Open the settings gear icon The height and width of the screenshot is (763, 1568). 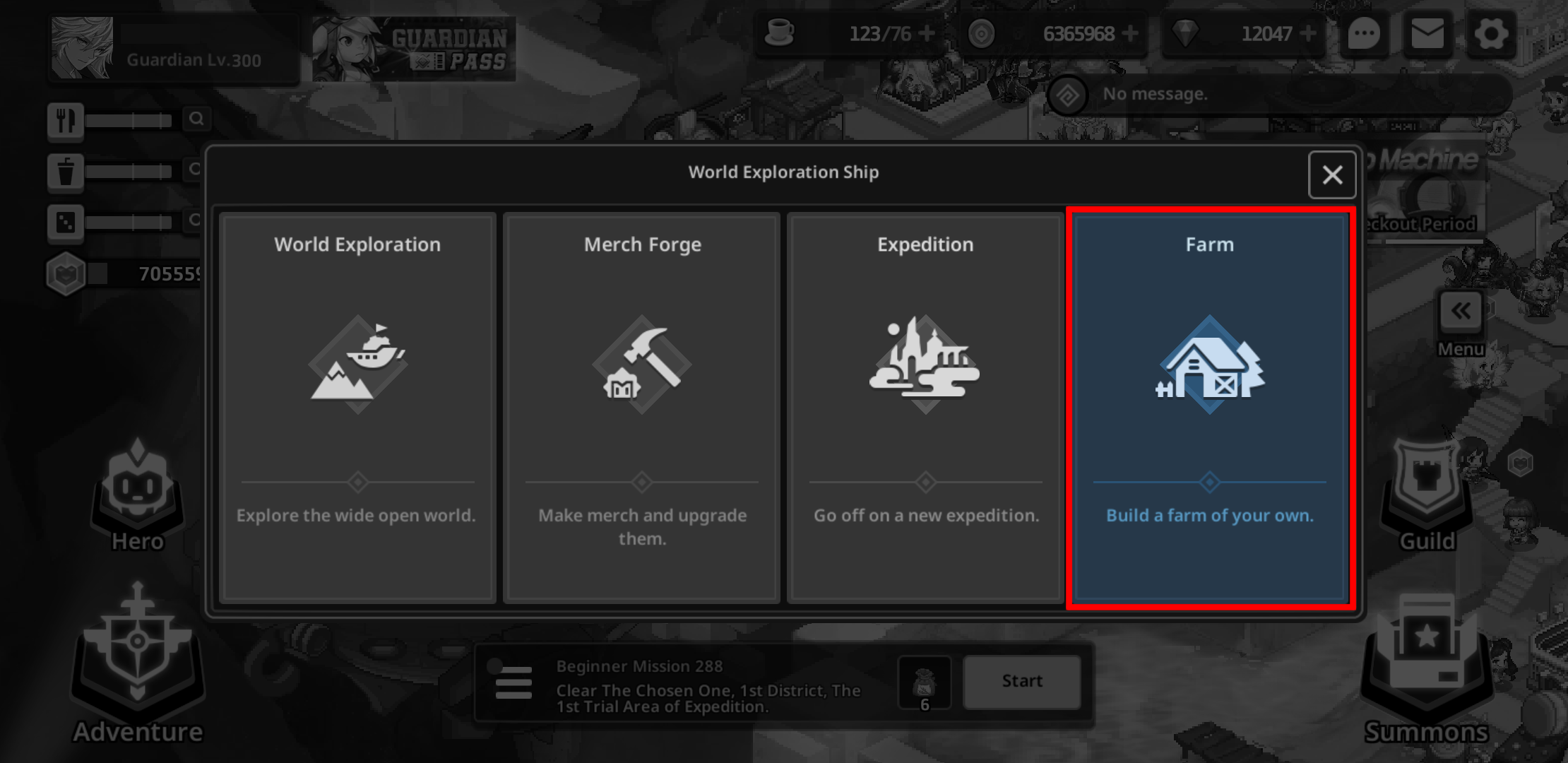(x=1490, y=34)
